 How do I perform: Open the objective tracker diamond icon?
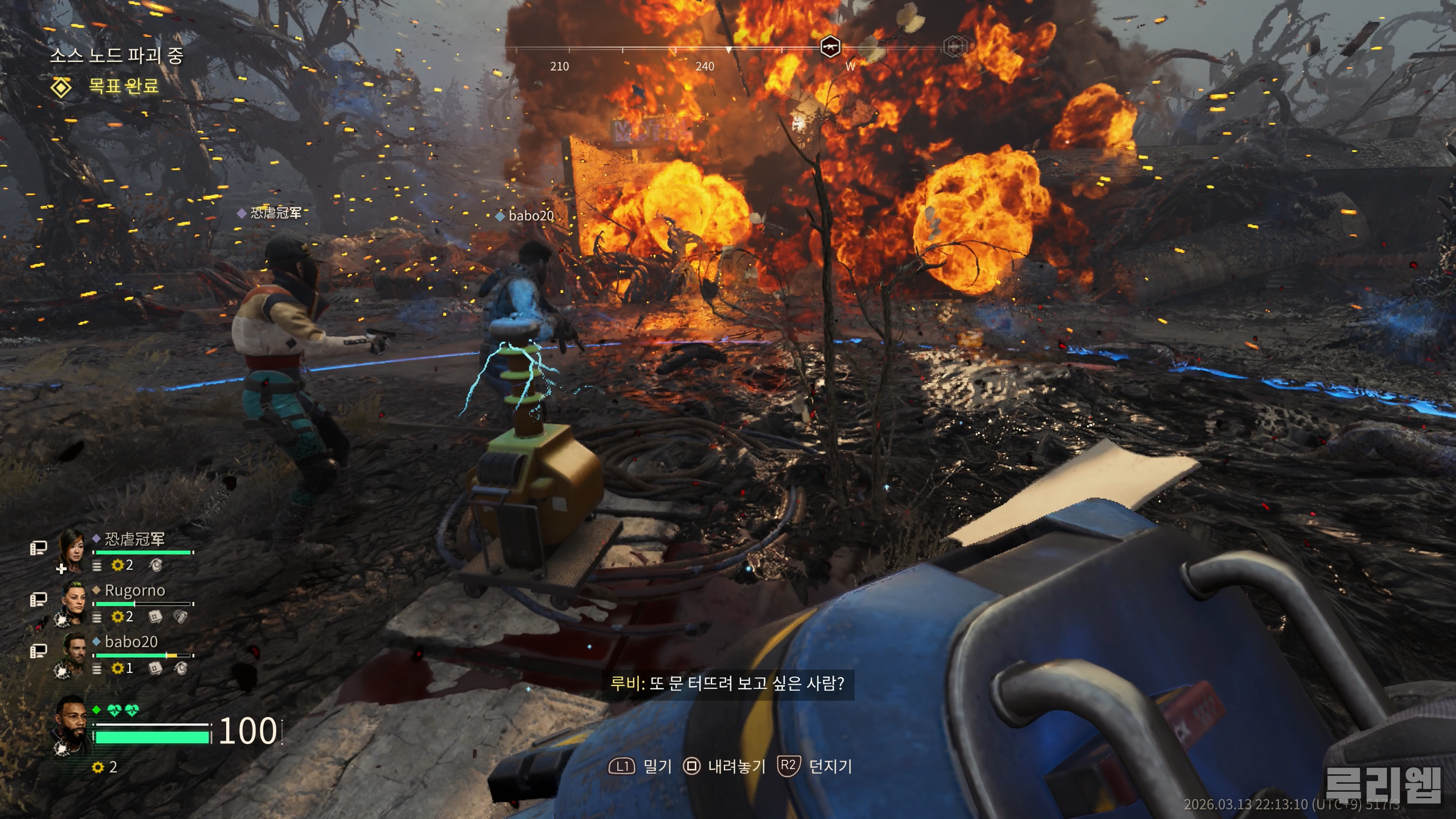coord(61,87)
